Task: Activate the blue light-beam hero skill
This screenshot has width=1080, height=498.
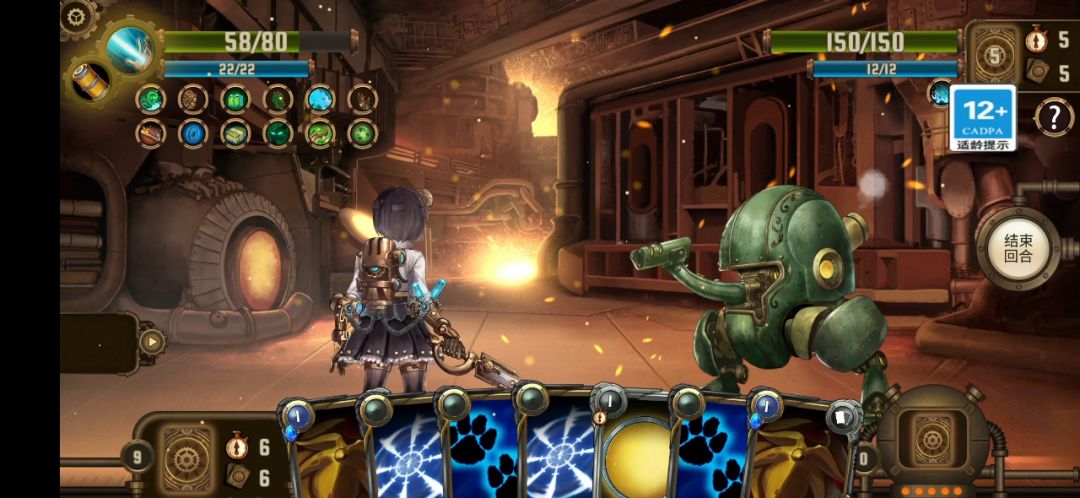Action: pyautogui.click(x=131, y=48)
